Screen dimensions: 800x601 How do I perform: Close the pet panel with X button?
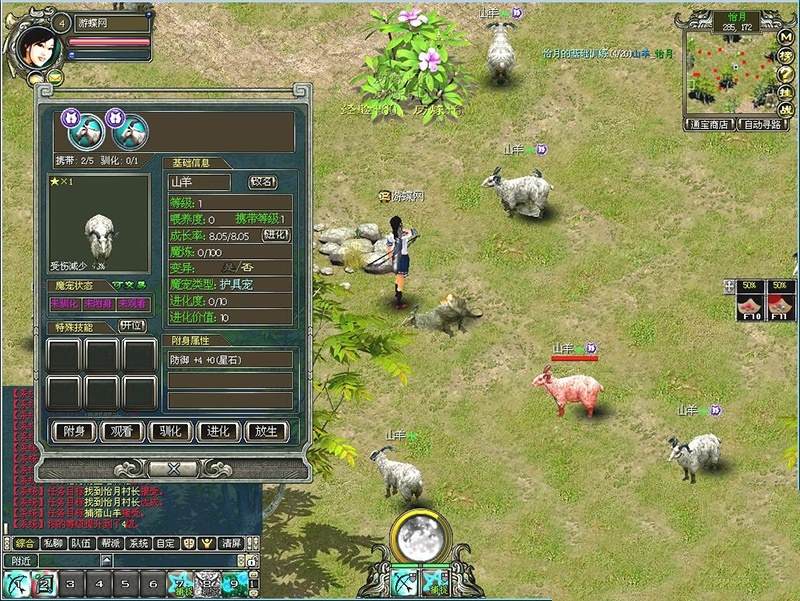click(x=173, y=468)
